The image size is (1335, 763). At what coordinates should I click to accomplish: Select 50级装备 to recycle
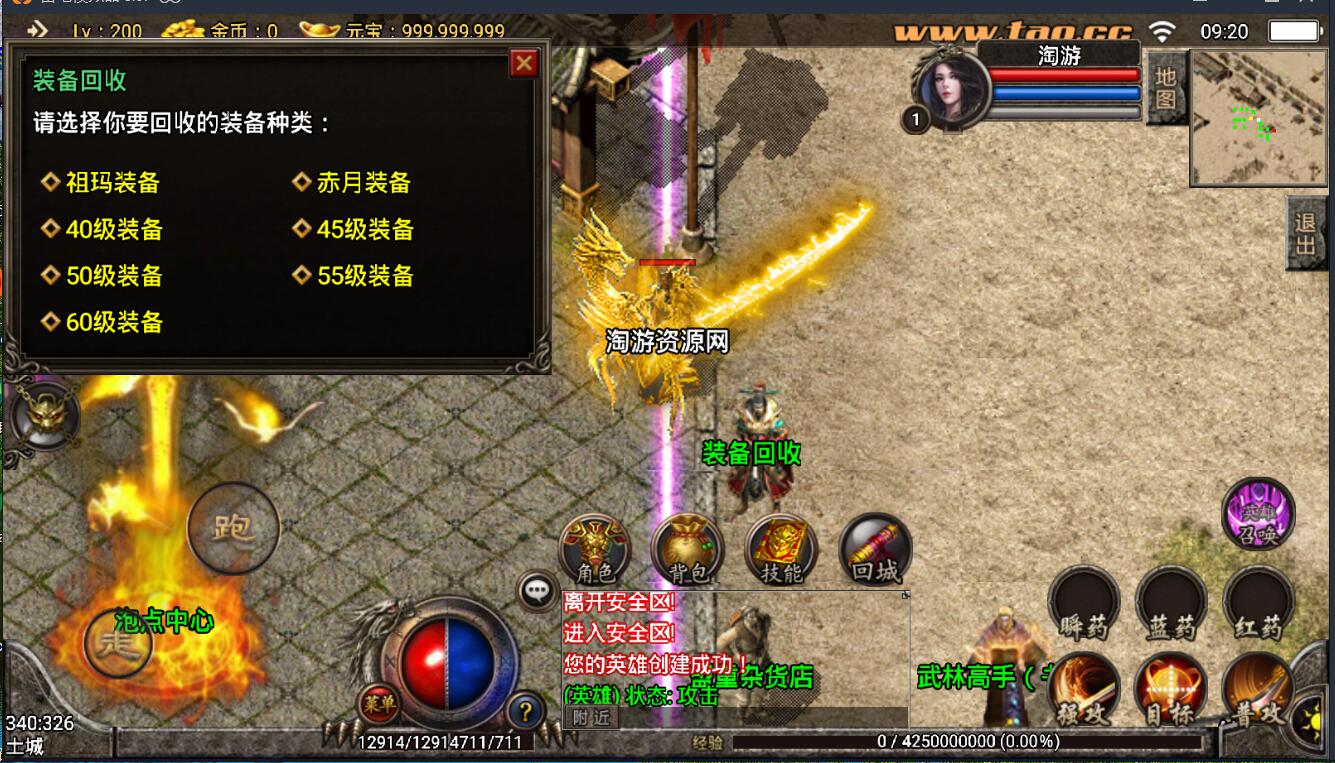coord(113,276)
